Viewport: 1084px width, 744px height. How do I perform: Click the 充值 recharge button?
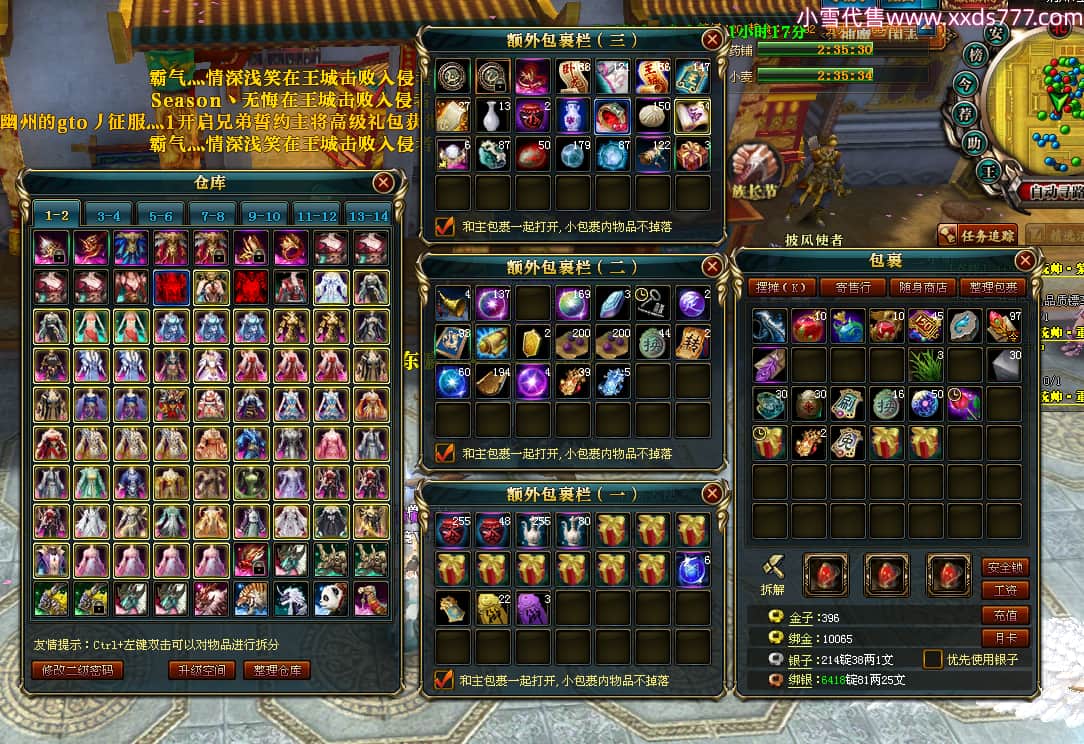[x=1005, y=615]
